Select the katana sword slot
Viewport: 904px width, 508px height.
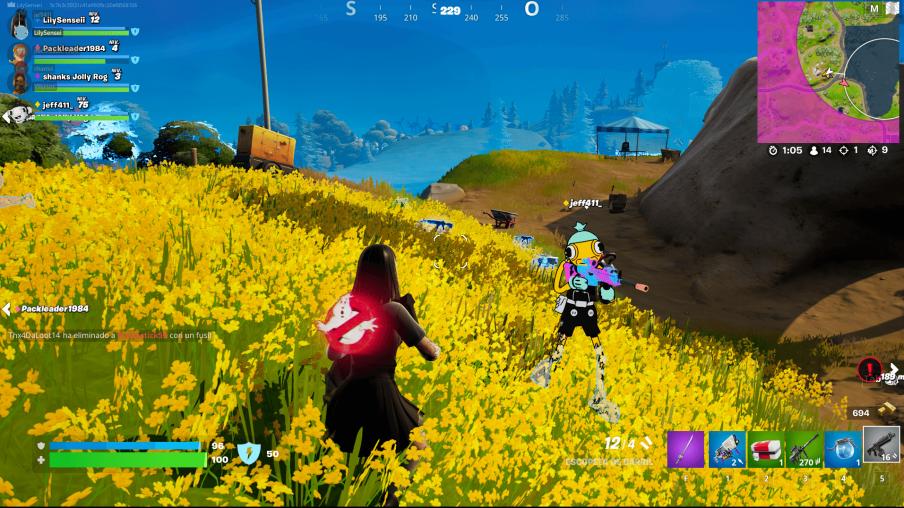tap(686, 449)
